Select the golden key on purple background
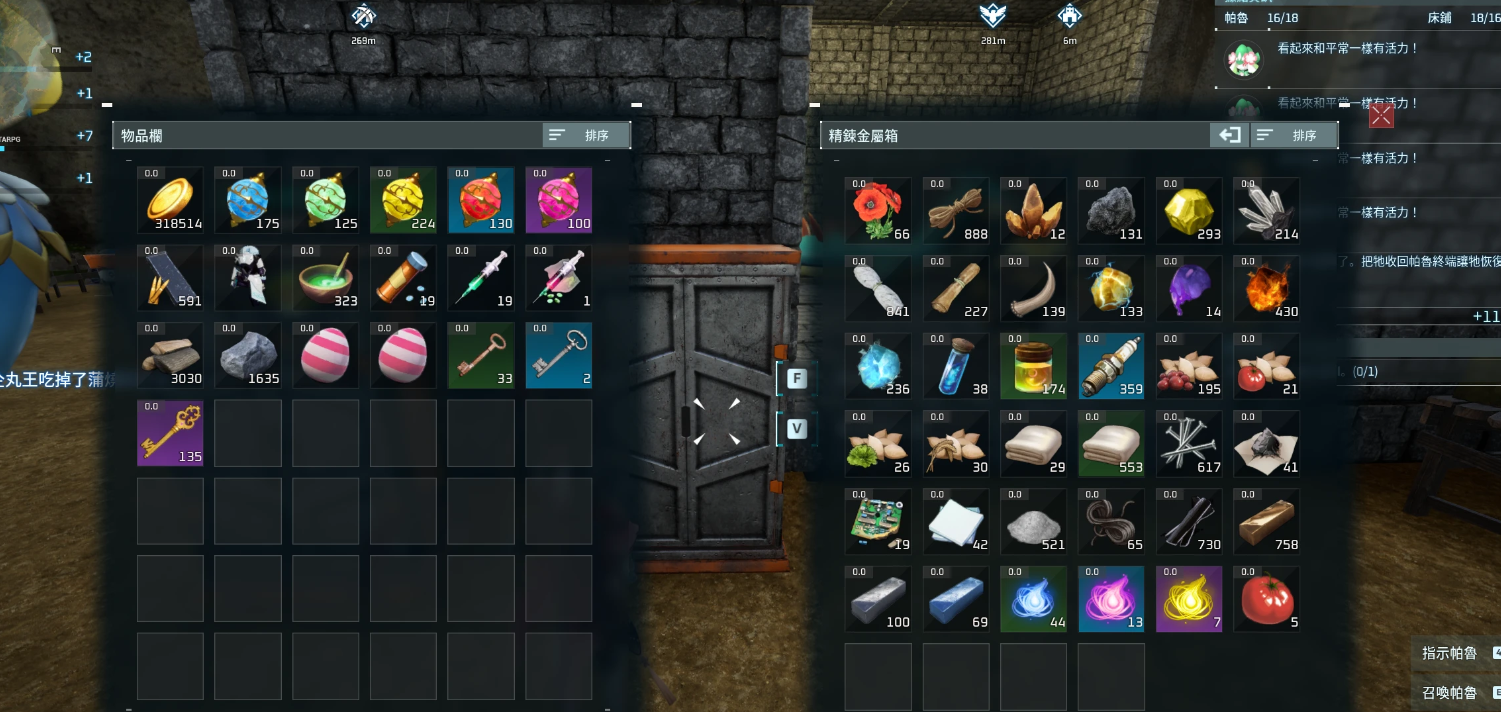Image resolution: width=1501 pixels, height=712 pixels. (x=170, y=433)
